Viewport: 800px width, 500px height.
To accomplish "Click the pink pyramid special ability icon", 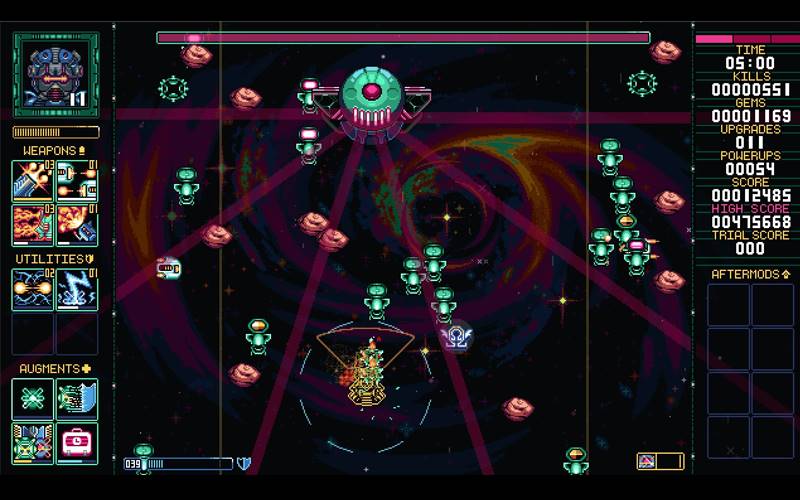I will [647, 461].
